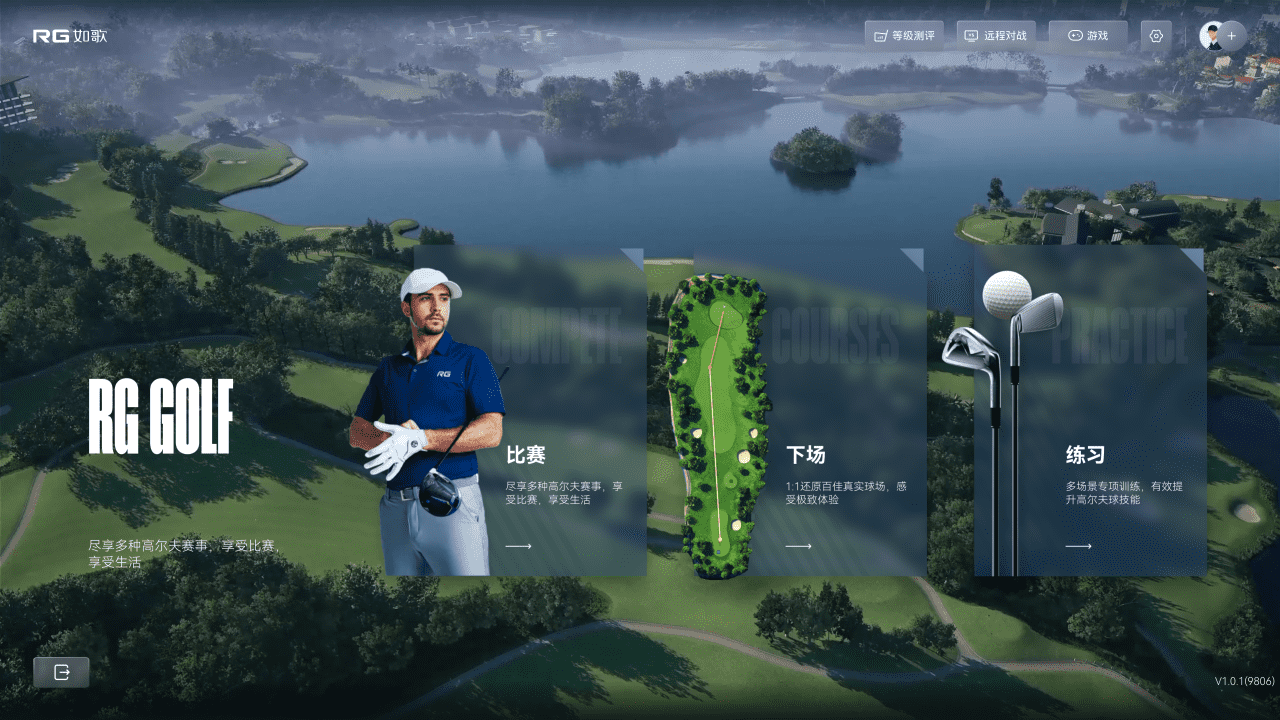The height and width of the screenshot is (720, 1280).
Task: Open the 游戏 games menu
Action: click(x=1088, y=36)
